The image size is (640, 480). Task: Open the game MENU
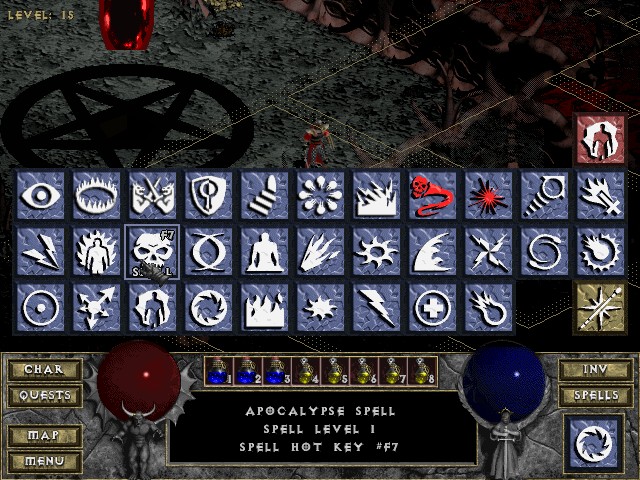point(44,461)
